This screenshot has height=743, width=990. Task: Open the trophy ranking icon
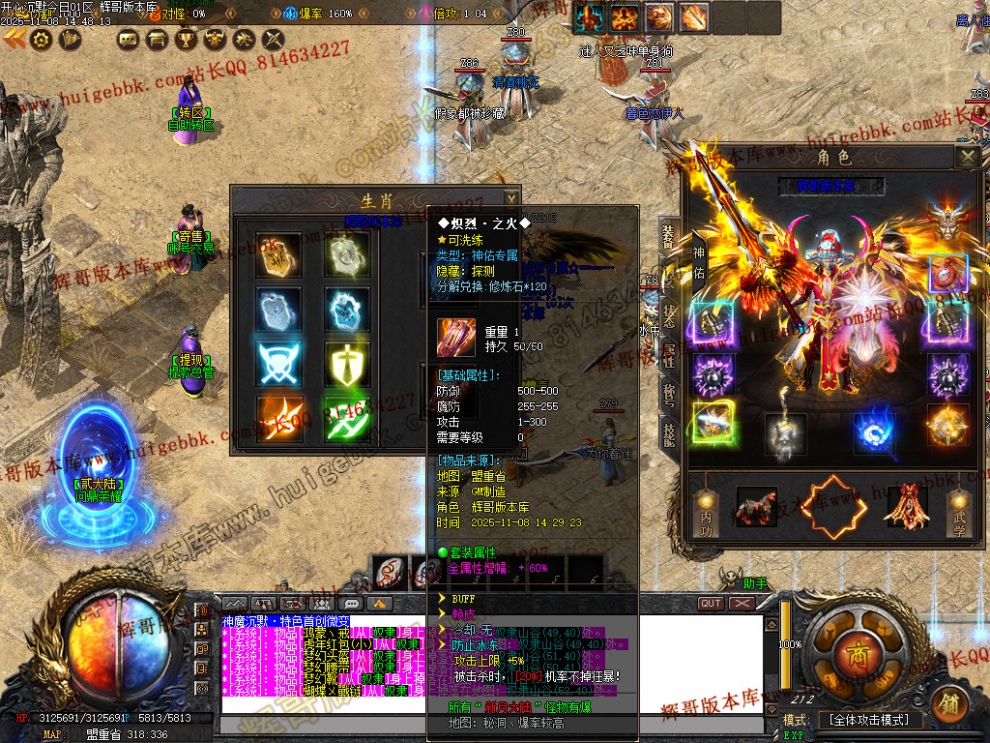pos(186,39)
